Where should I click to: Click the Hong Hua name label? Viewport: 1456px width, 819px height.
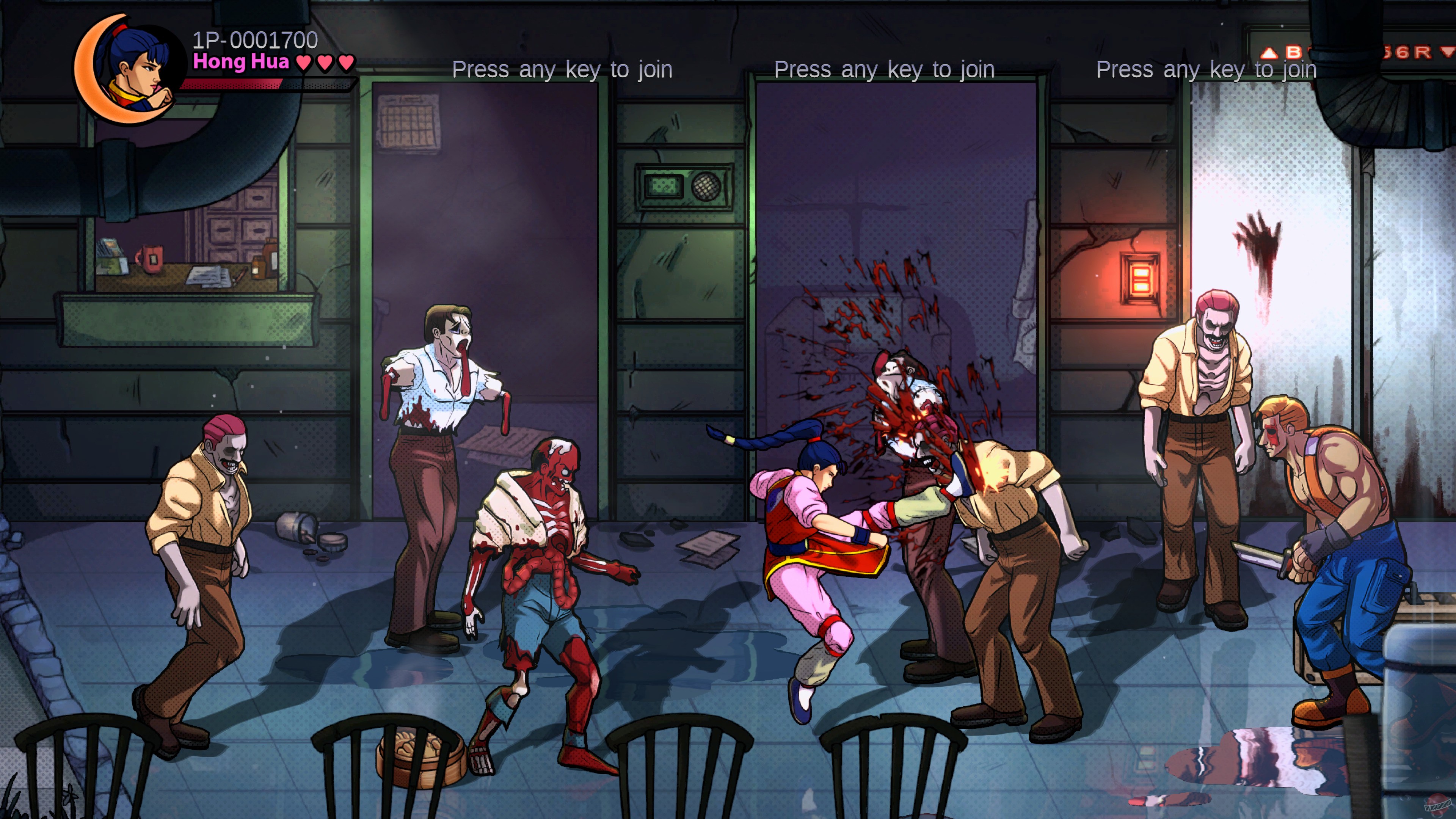point(240,62)
